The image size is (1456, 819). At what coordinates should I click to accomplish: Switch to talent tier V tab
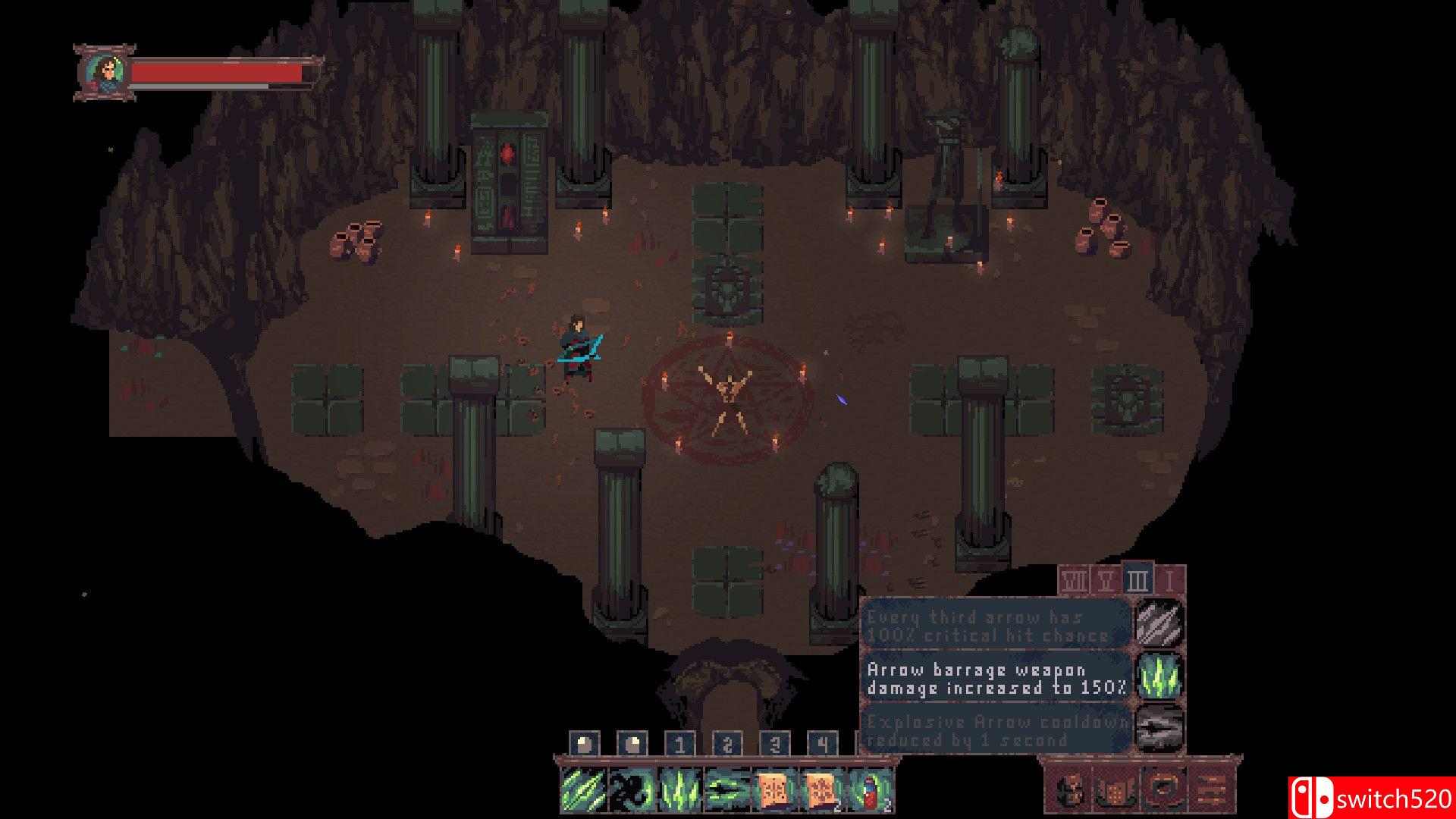click(x=1106, y=581)
